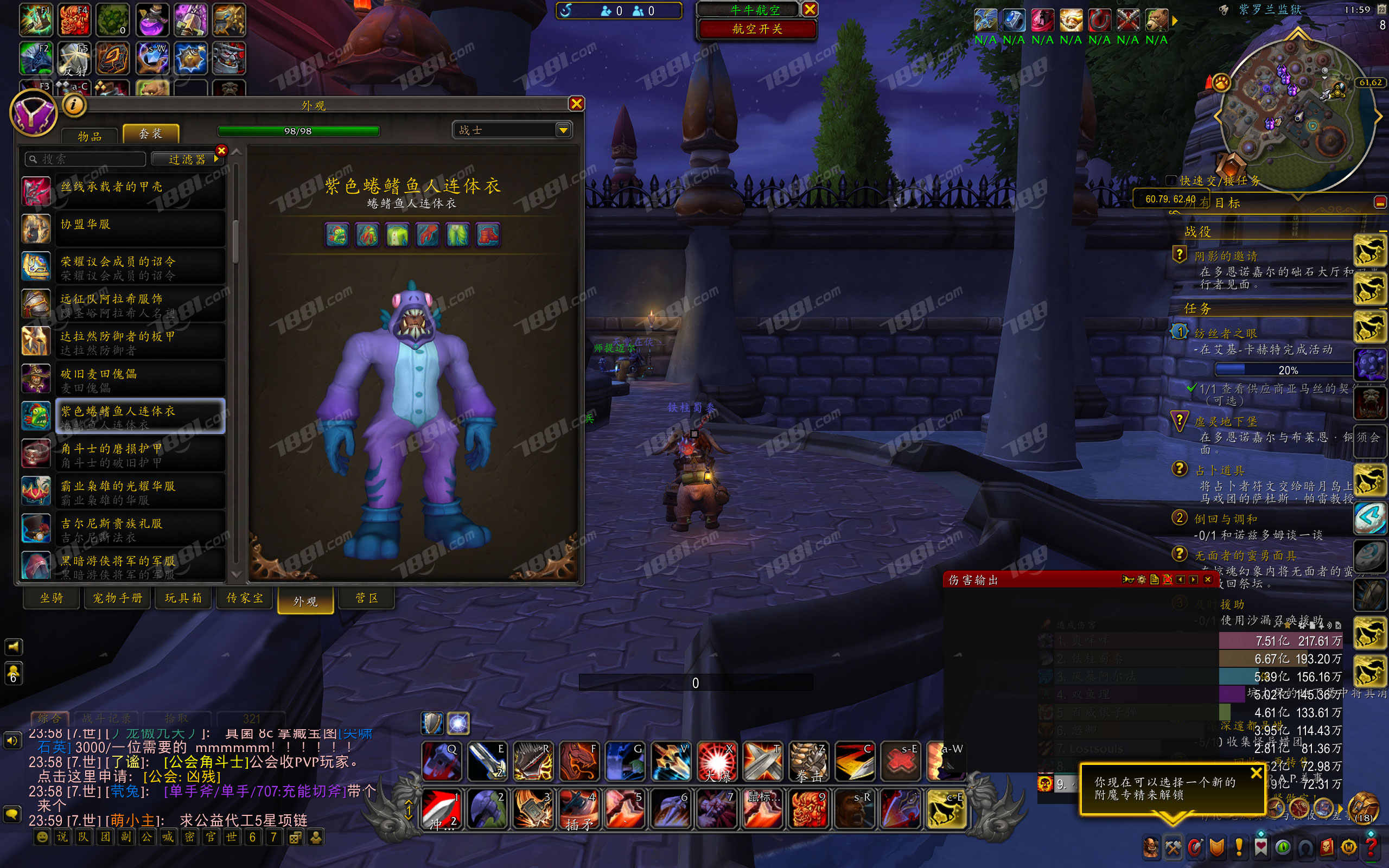Switch to the 宠物手册 tab
Screen dimensions: 1389x868
[x=118, y=598]
